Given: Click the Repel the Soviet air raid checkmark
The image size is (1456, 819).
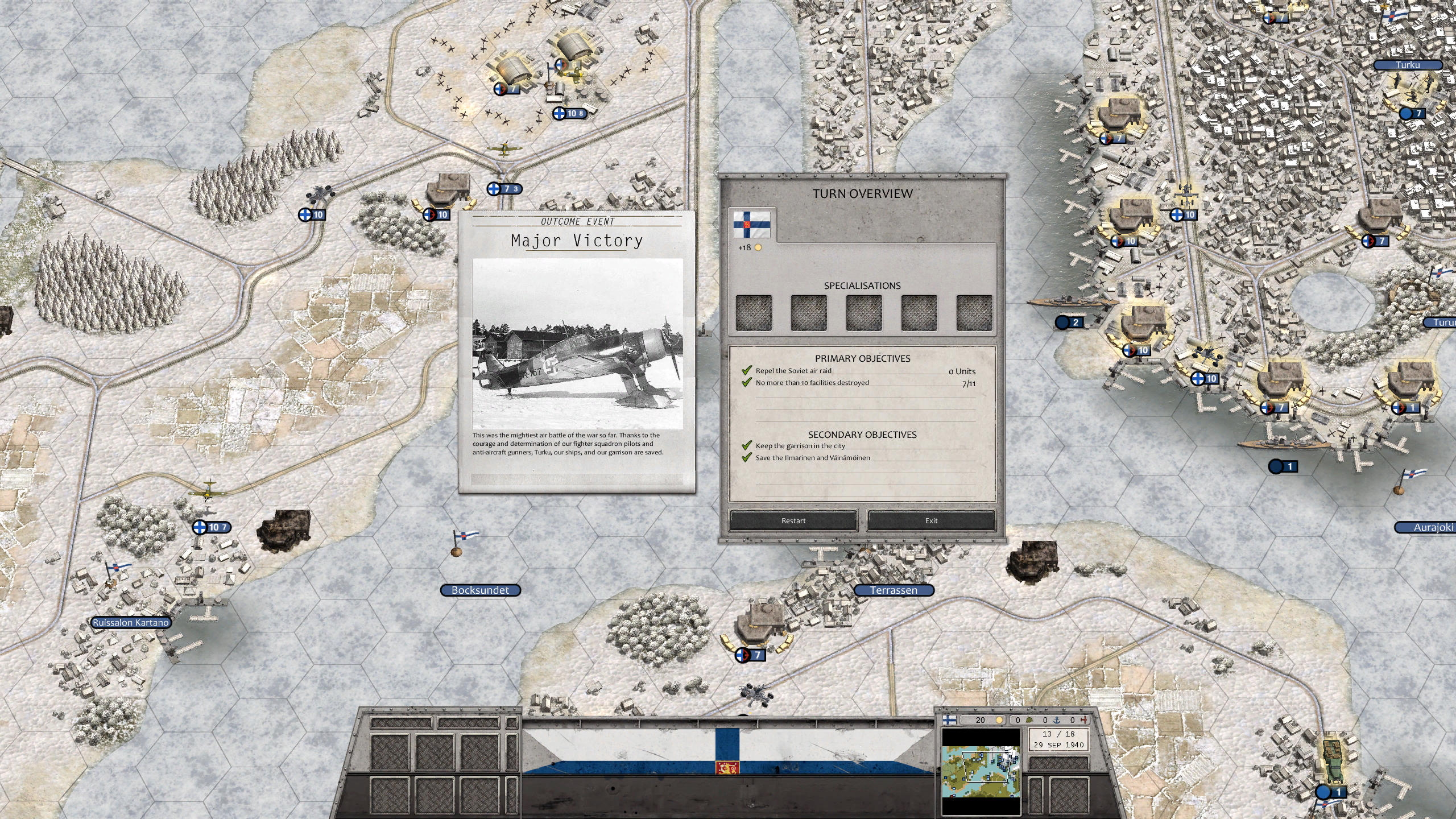Looking at the screenshot, I should tap(746, 370).
